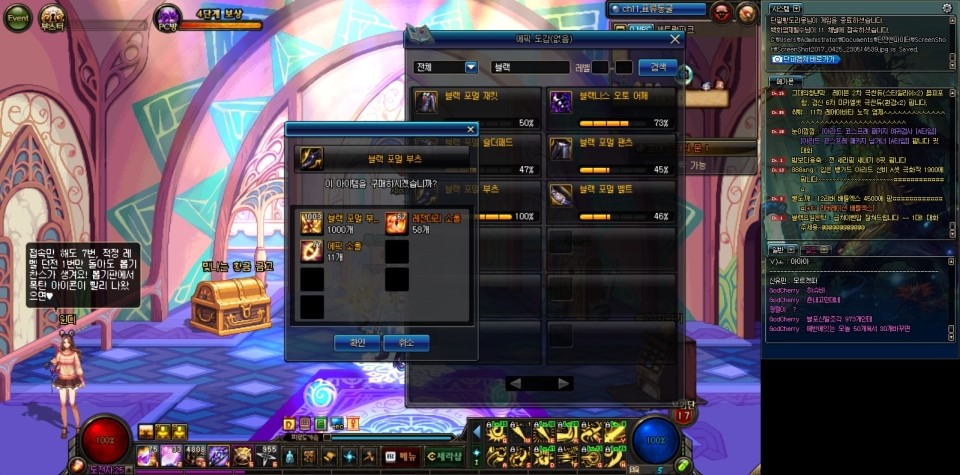960x475 pixels.
Task: Open the 세라샵 shop button
Action: [443, 456]
